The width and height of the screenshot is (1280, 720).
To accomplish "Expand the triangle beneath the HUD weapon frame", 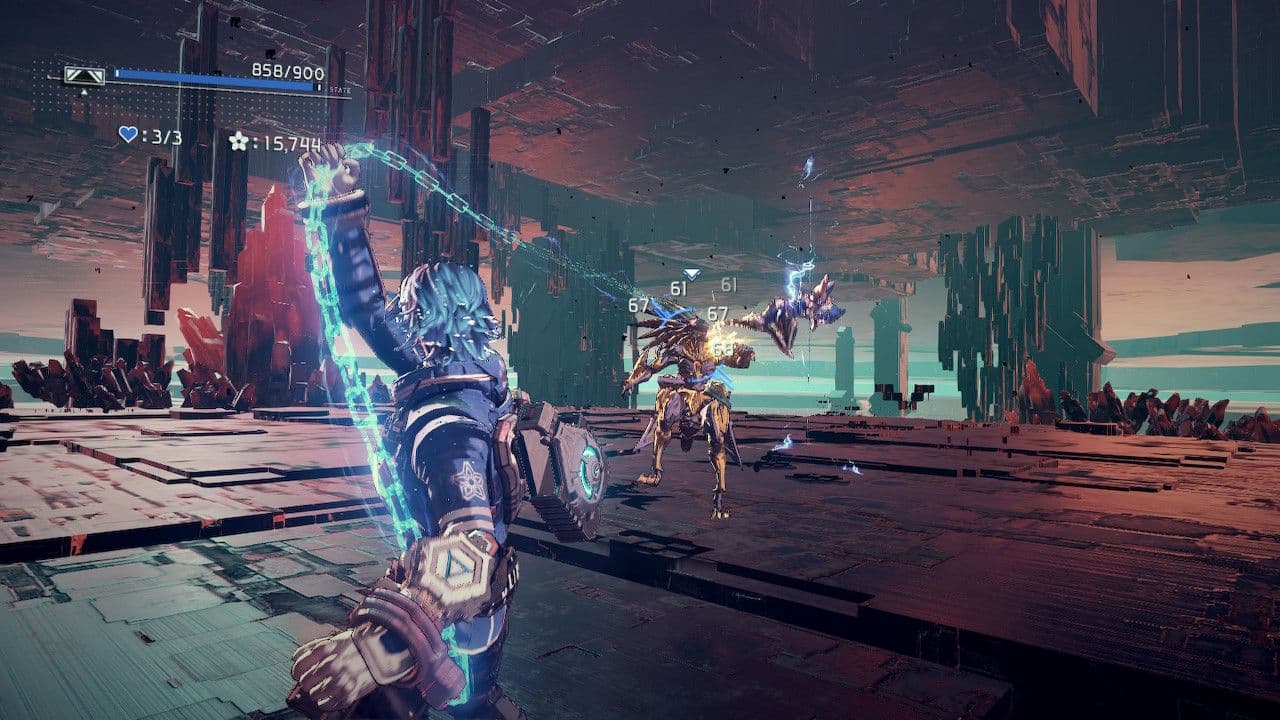I will coord(83,91).
